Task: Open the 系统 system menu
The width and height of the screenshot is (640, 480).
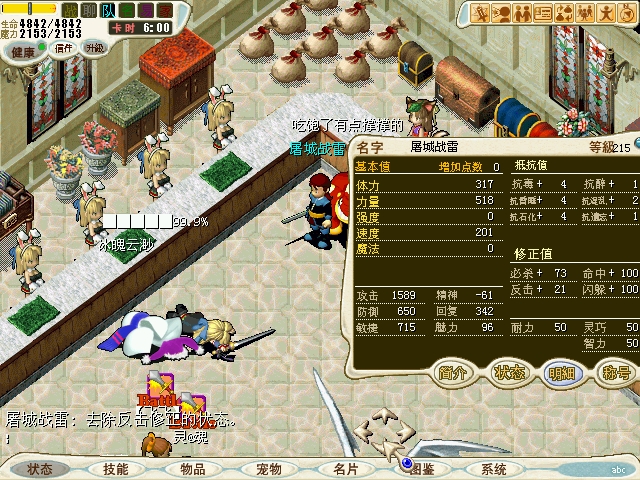Action: (494, 469)
